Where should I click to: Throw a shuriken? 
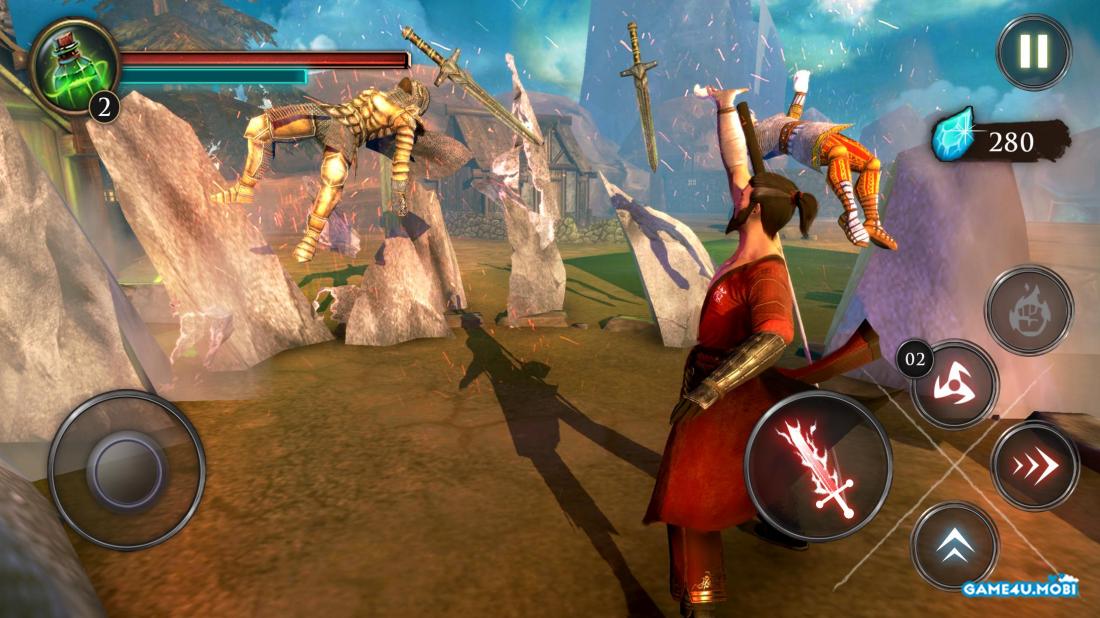coord(954,385)
